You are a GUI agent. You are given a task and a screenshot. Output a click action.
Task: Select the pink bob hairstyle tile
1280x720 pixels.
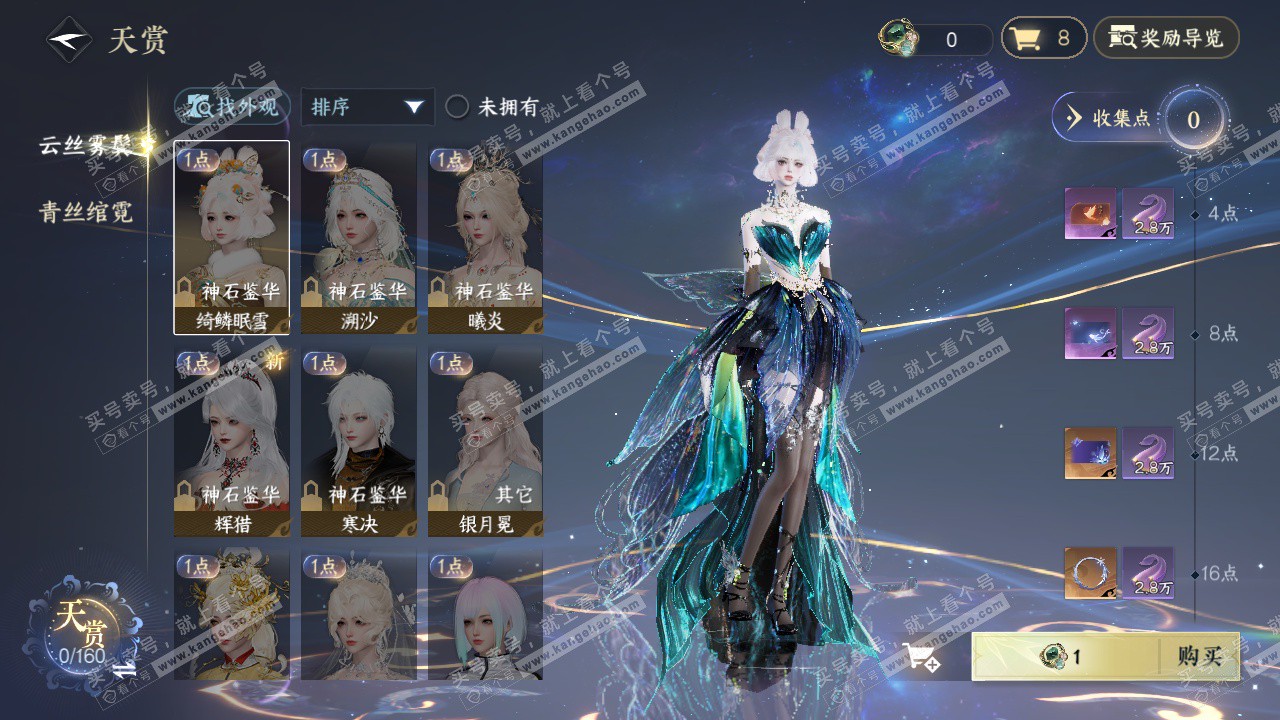click(485, 617)
